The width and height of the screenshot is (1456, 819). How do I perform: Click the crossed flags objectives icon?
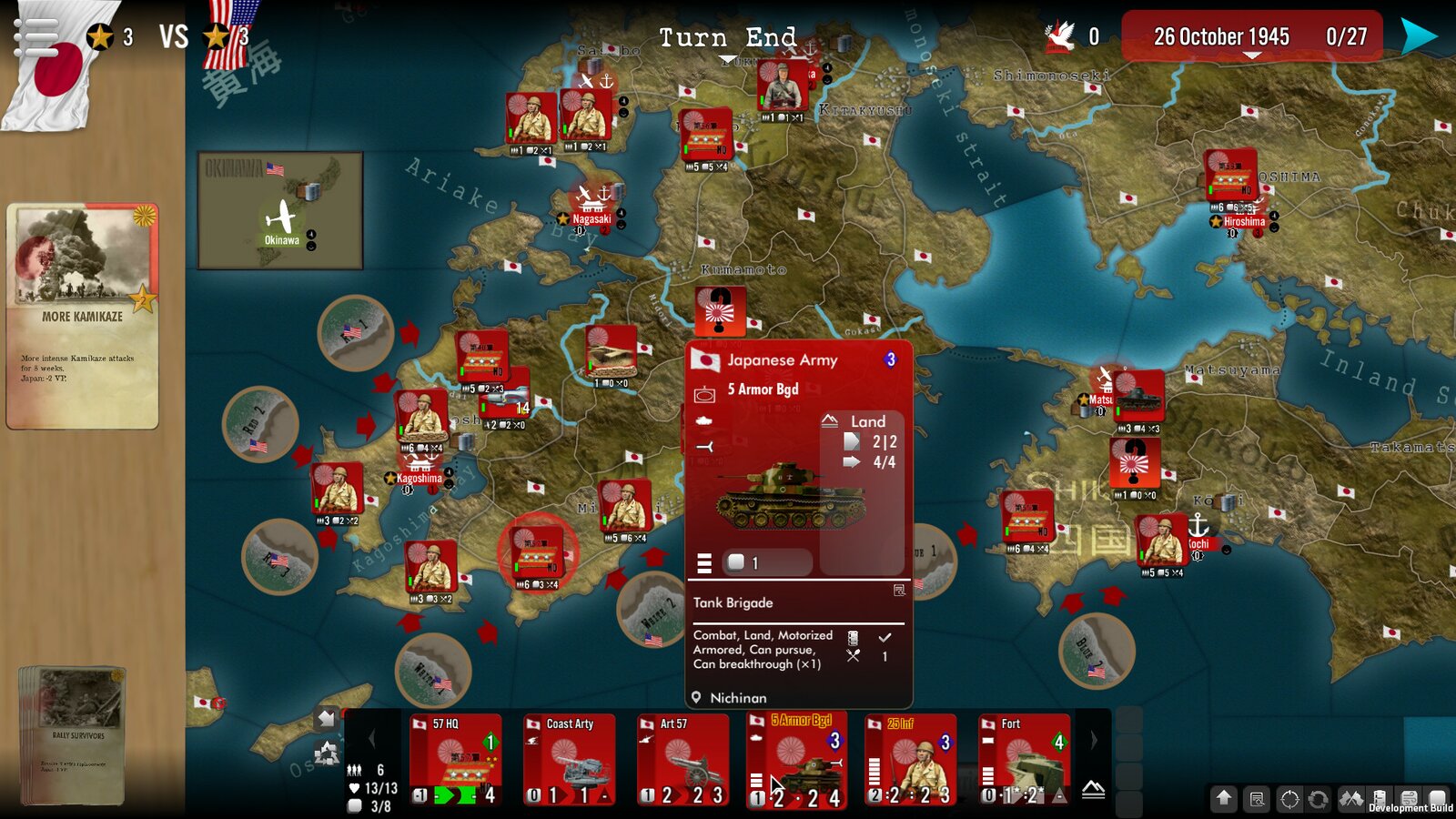click(1350, 796)
